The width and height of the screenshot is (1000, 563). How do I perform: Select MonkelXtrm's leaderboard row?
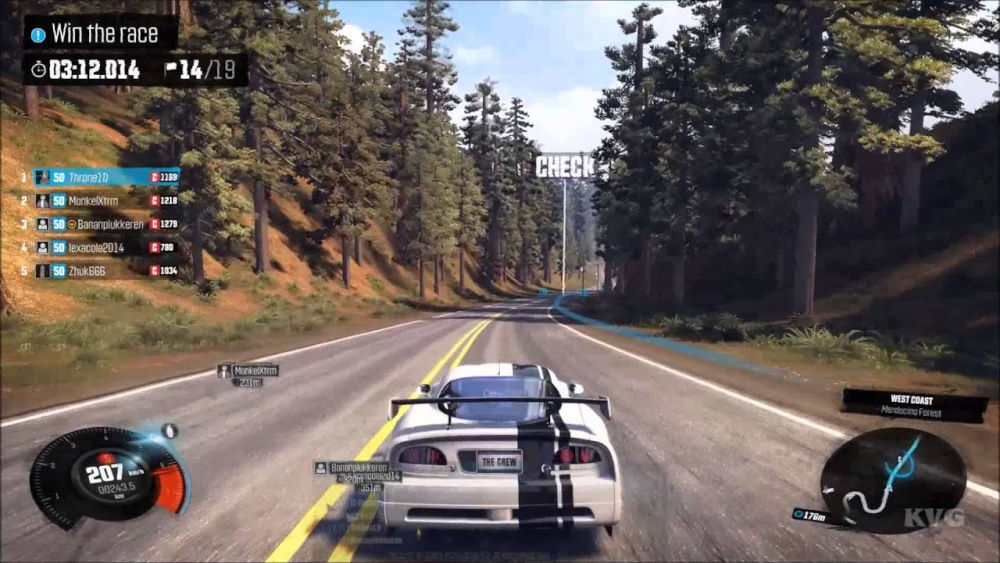(107, 200)
